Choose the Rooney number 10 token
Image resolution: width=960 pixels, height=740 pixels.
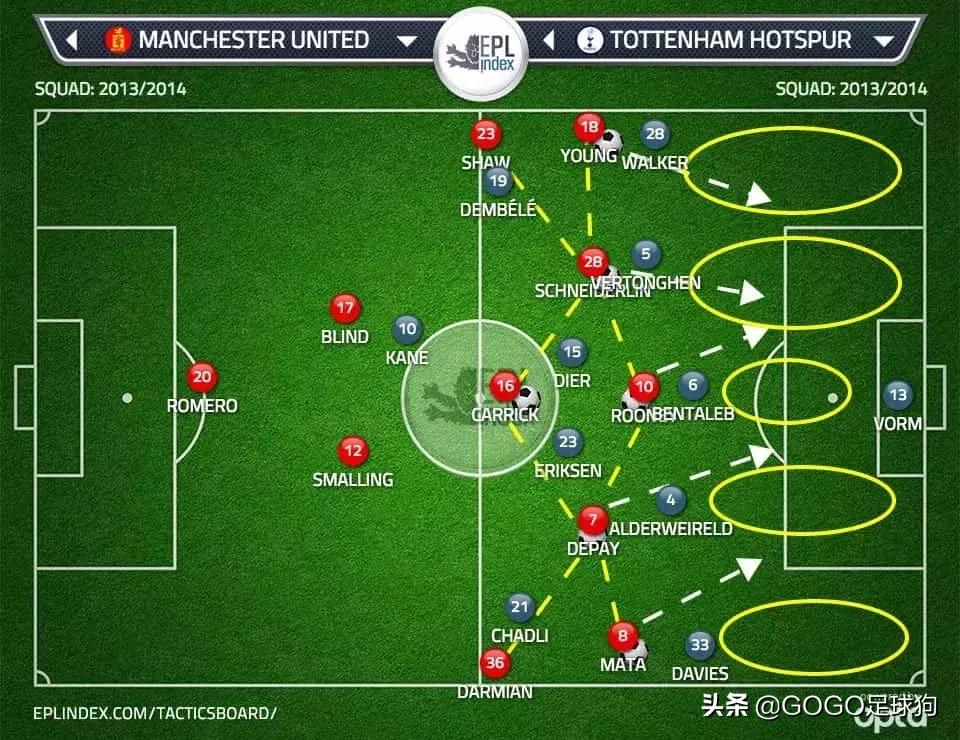pyautogui.click(x=644, y=387)
